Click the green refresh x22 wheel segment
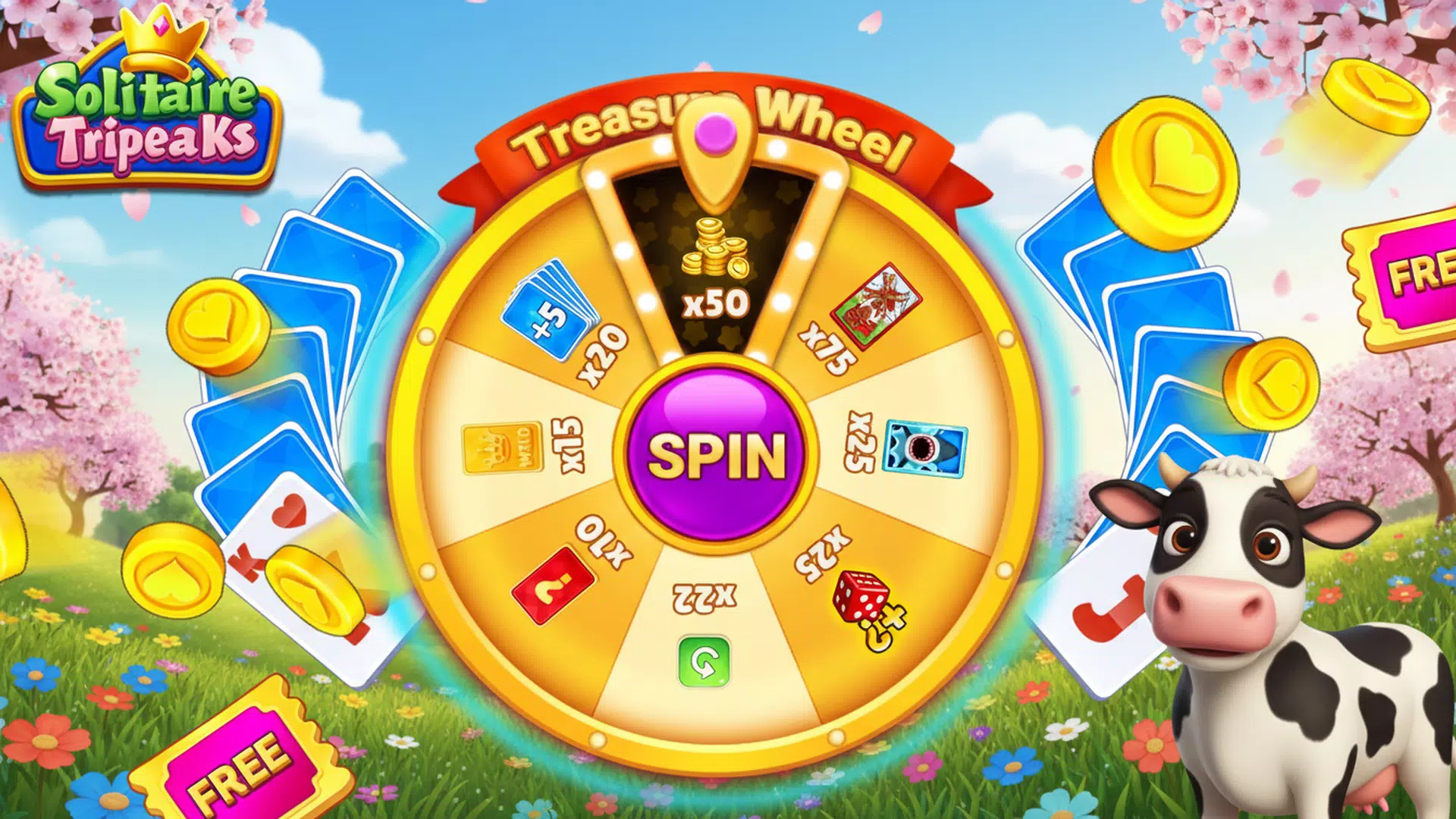1456x819 pixels. (x=705, y=629)
